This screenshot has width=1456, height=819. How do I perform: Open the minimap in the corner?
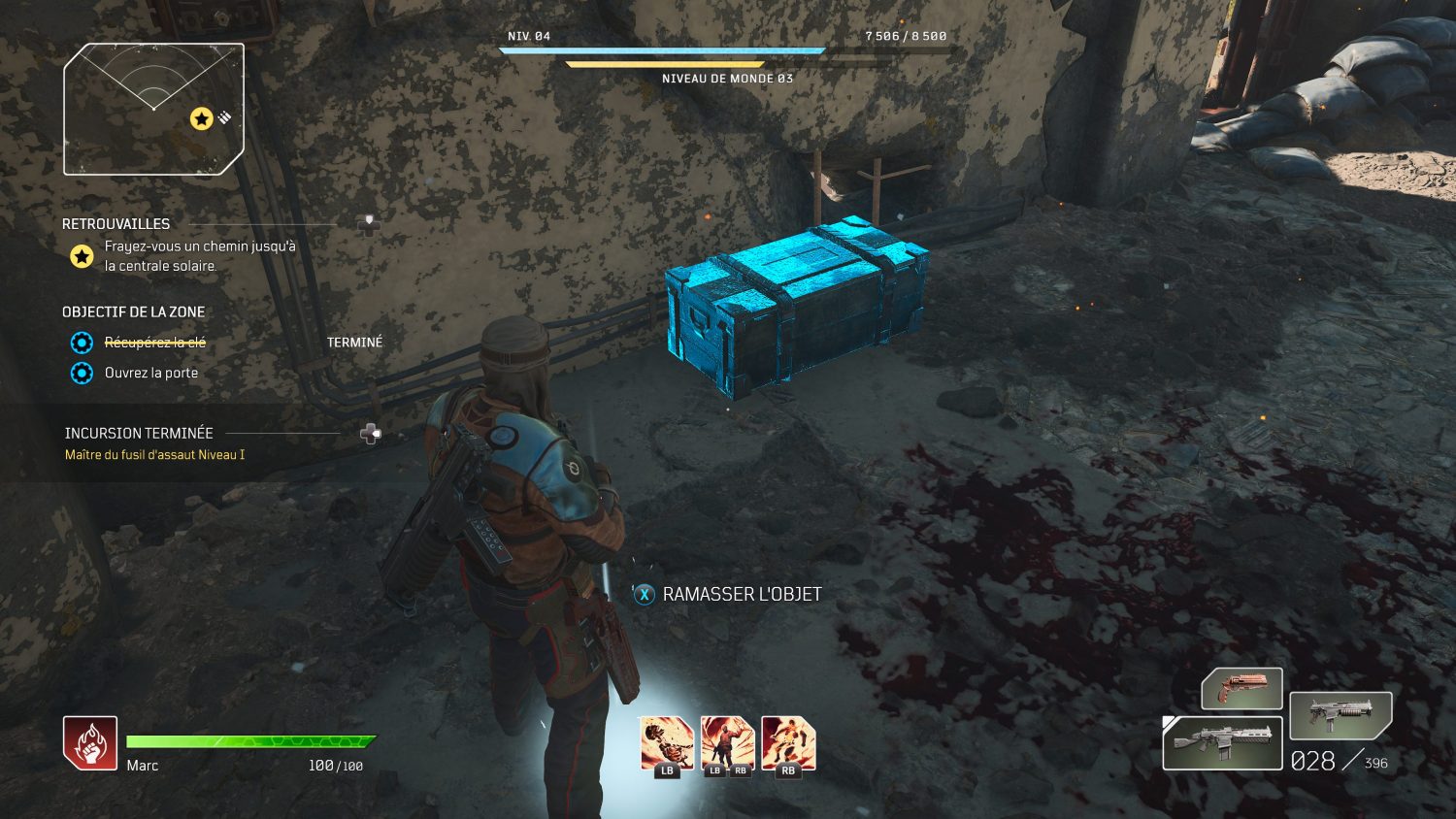coord(153,109)
